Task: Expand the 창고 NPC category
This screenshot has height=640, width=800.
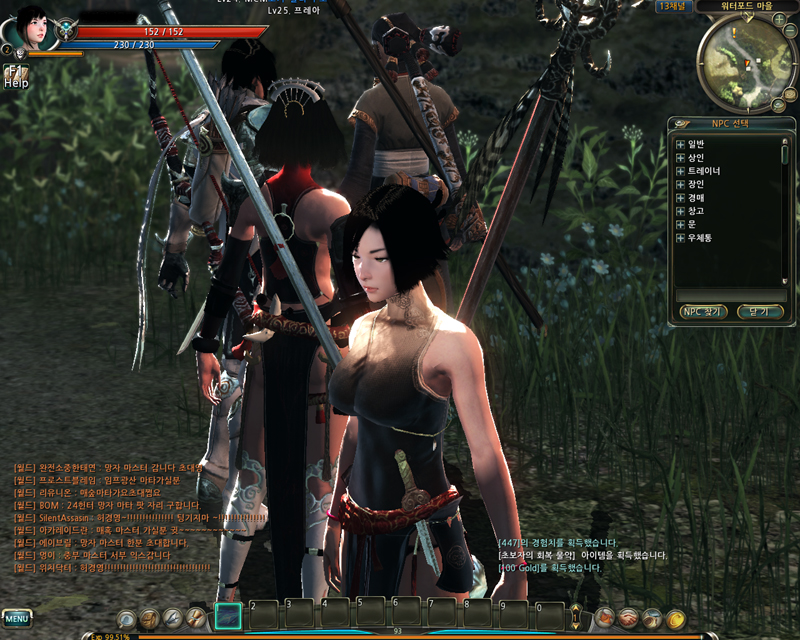Action: tap(680, 211)
